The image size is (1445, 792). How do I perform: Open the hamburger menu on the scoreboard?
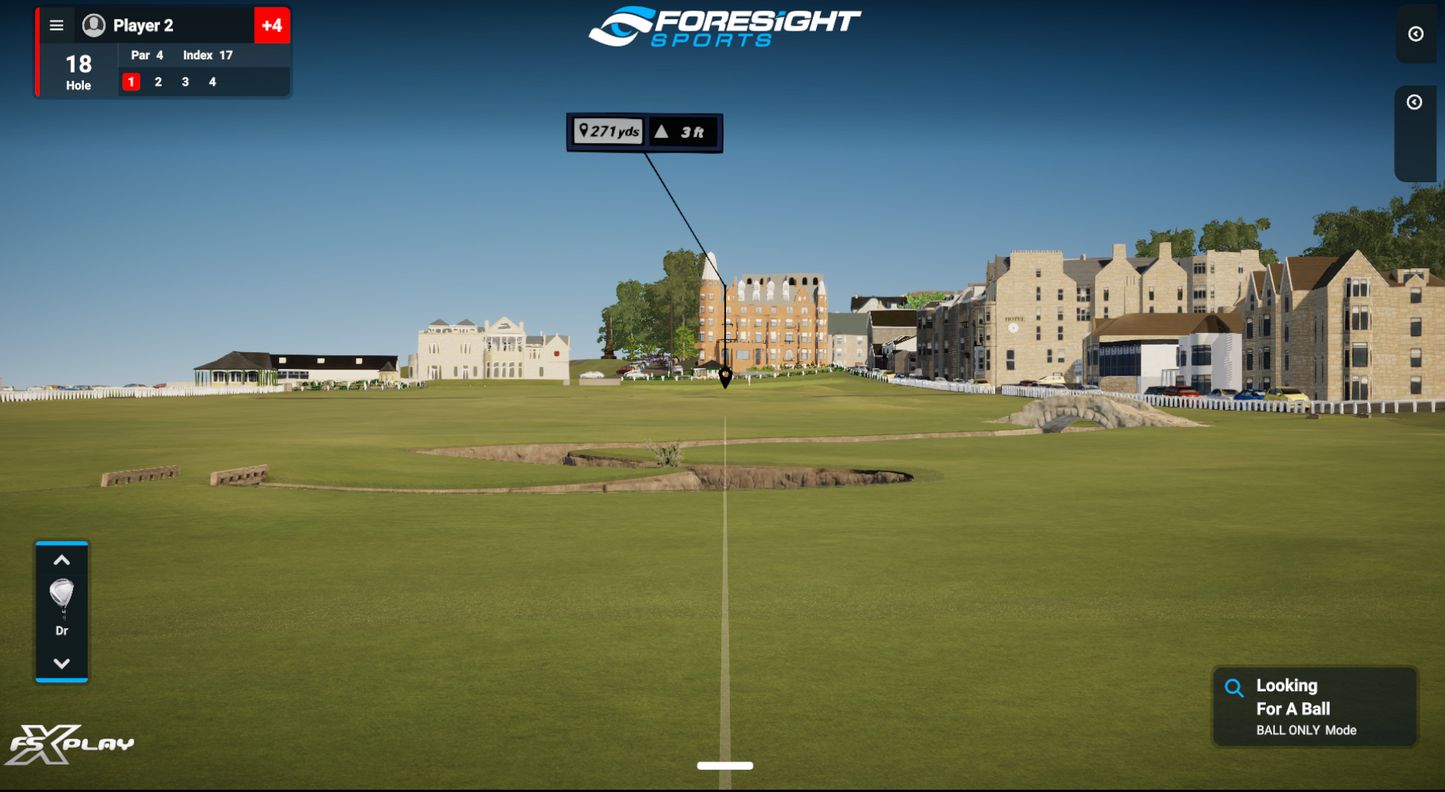[57, 25]
